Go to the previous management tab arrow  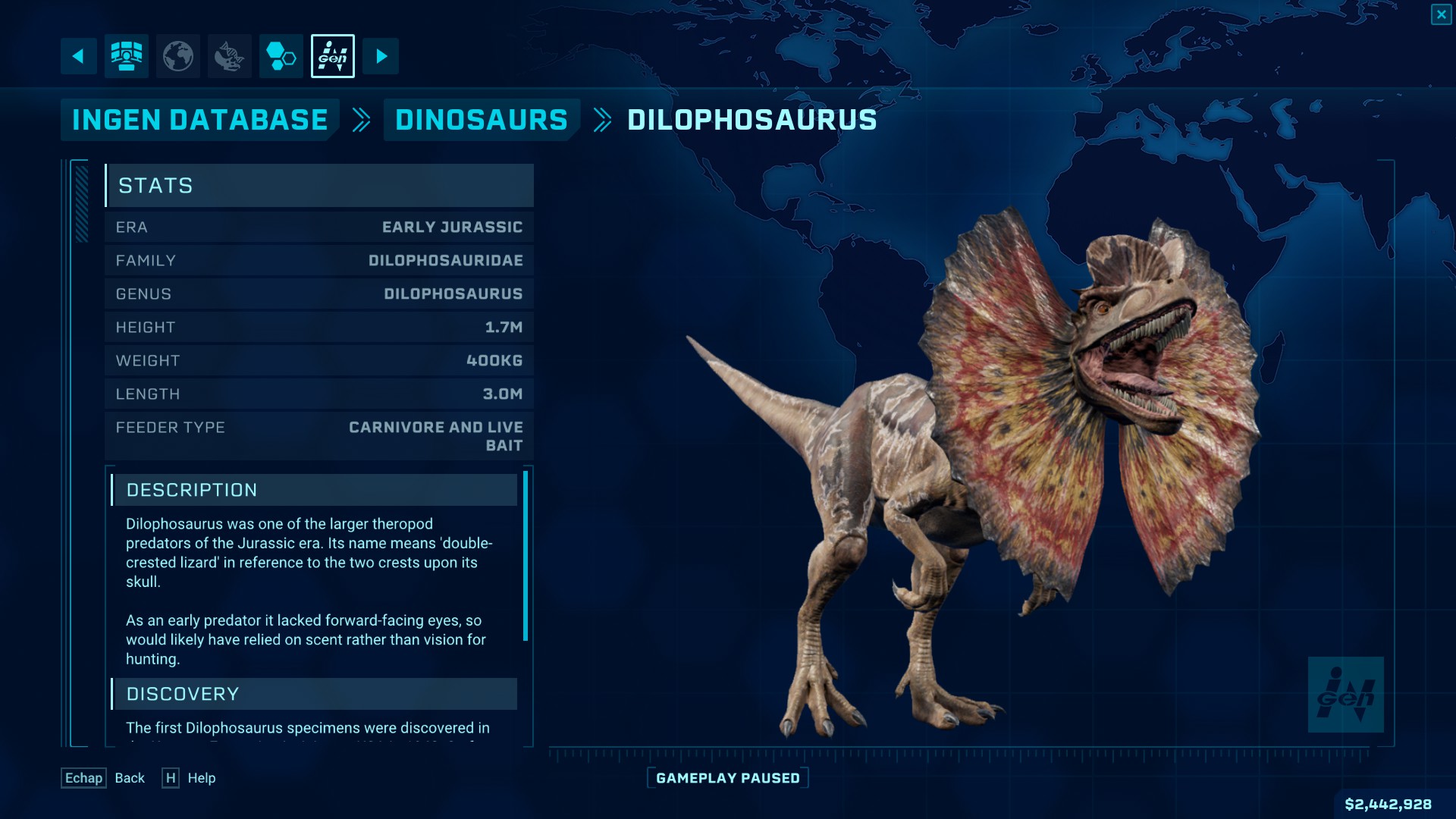pyautogui.click(x=78, y=56)
